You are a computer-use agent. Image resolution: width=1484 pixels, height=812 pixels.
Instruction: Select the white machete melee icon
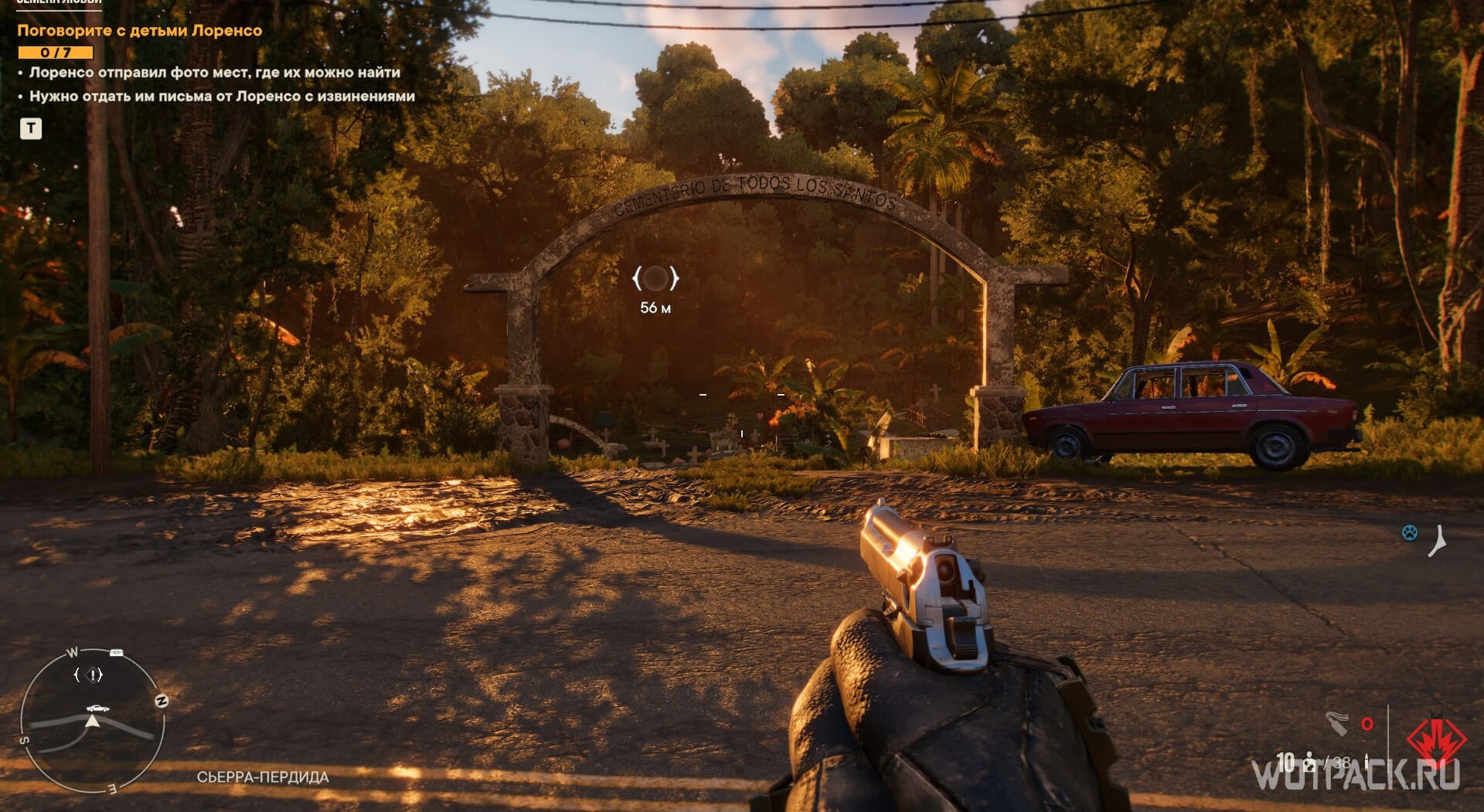(x=1438, y=540)
